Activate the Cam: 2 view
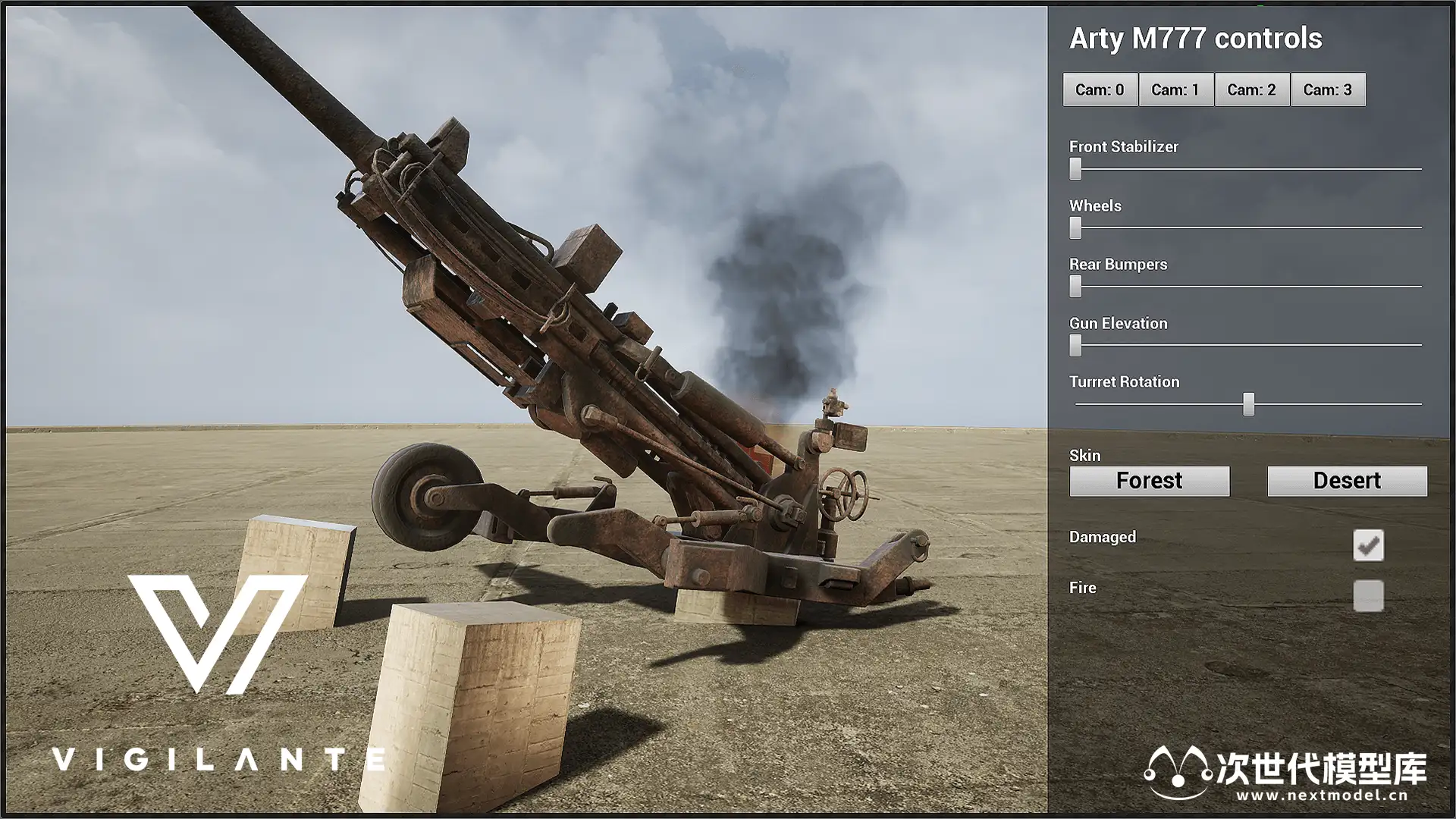The image size is (1456, 819). point(1251,90)
